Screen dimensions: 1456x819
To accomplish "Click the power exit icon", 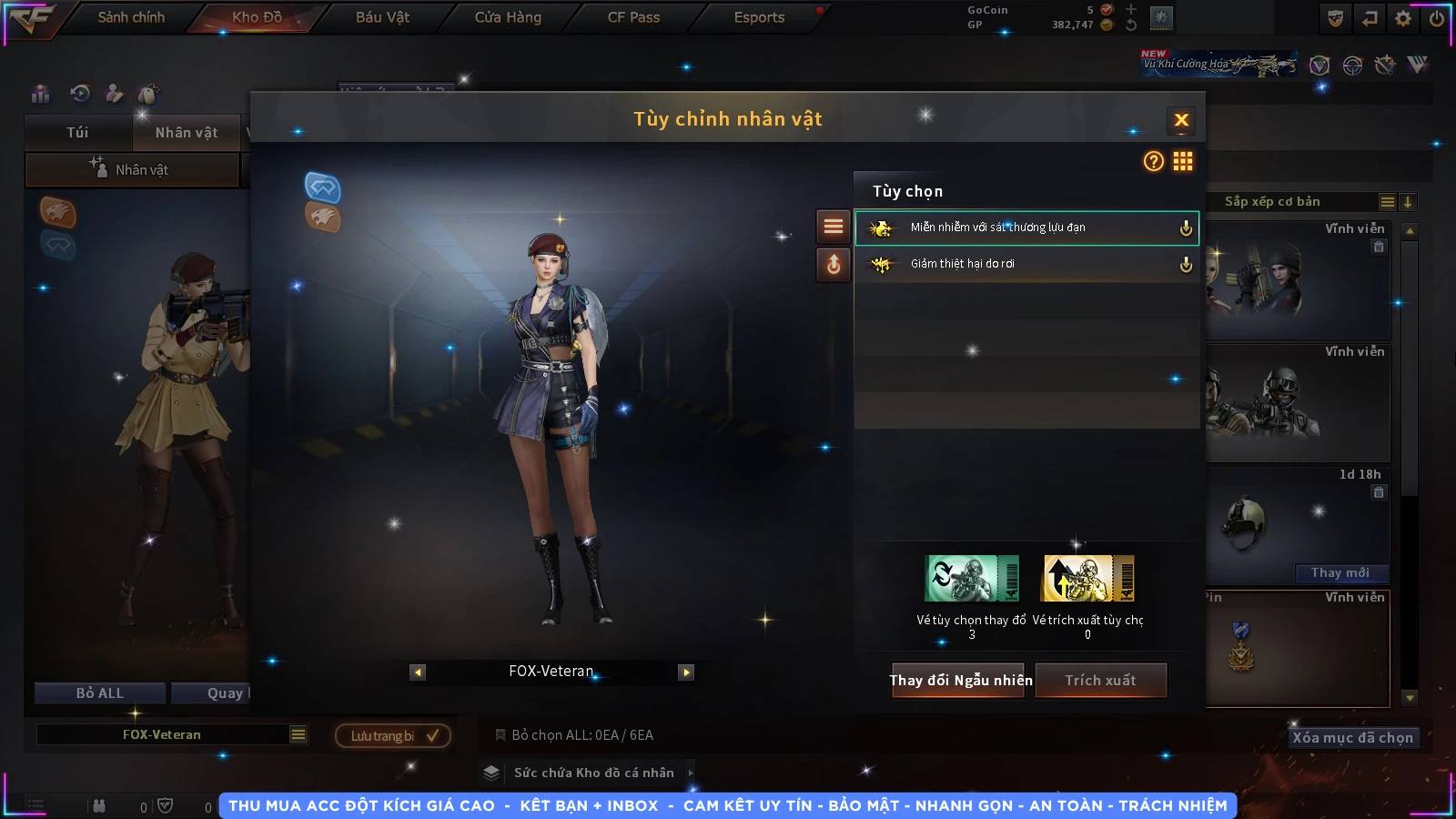I will point(1436,18).
